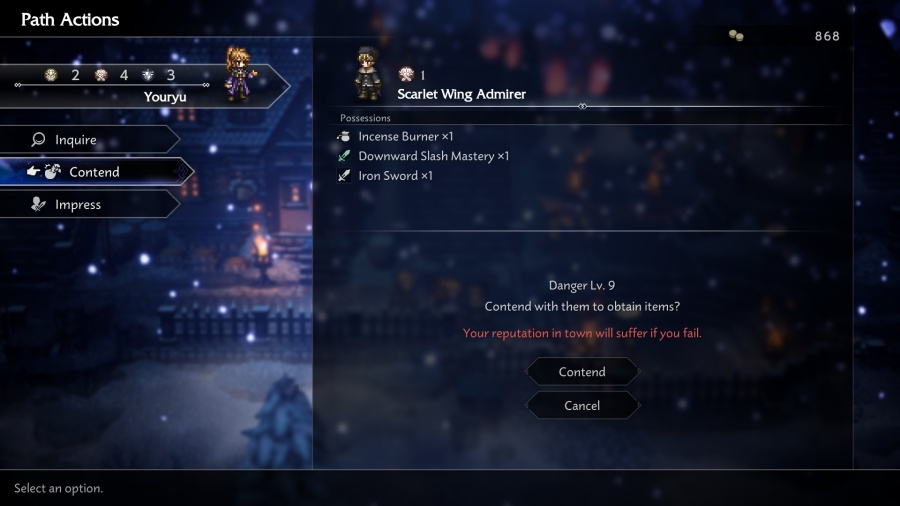This screenshot has height=506, width=900.
Task: Confirm the Contend button in the prompt
Action: pos(582,372)
